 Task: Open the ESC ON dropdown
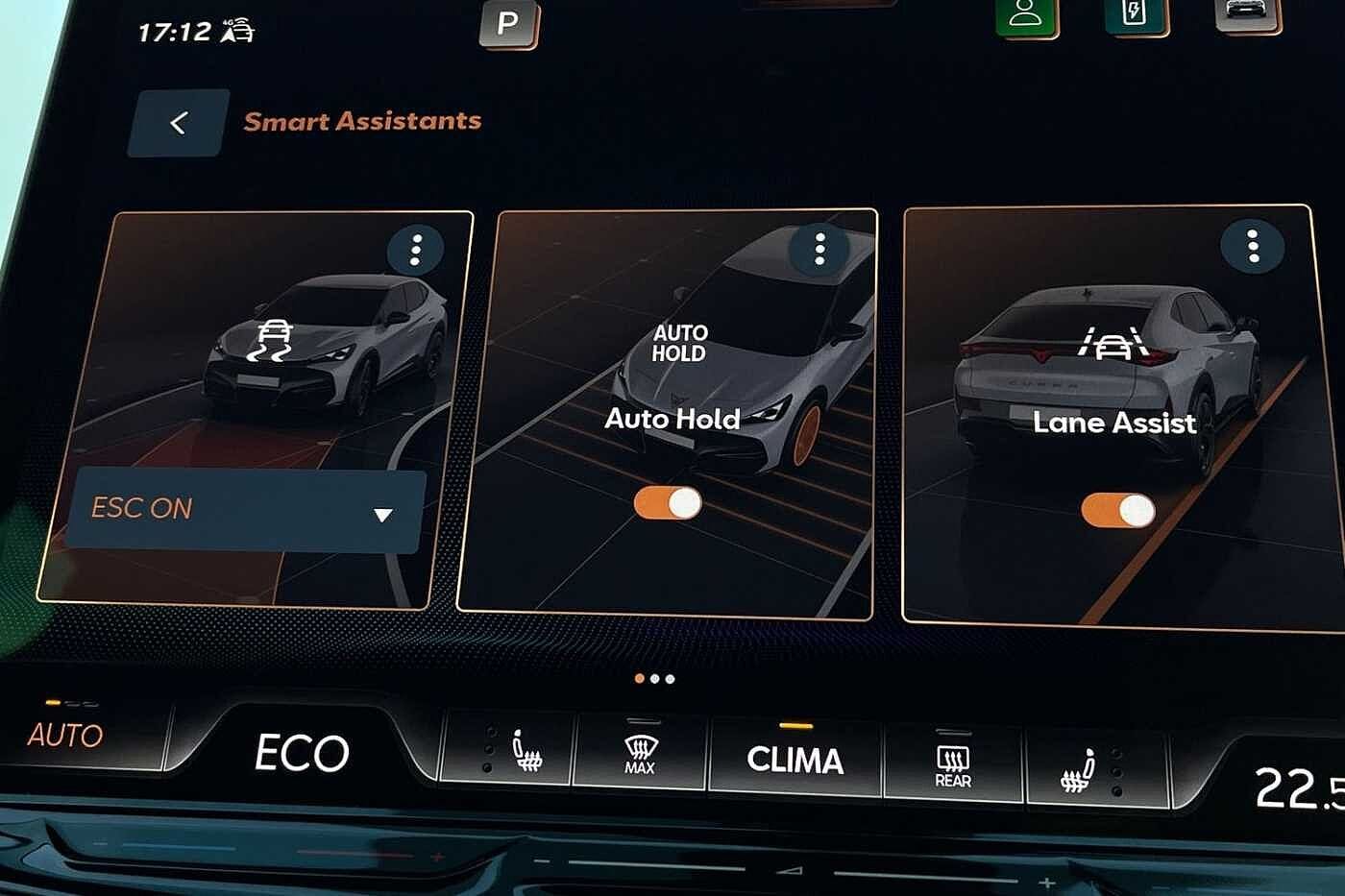click(x=245, y=510)
